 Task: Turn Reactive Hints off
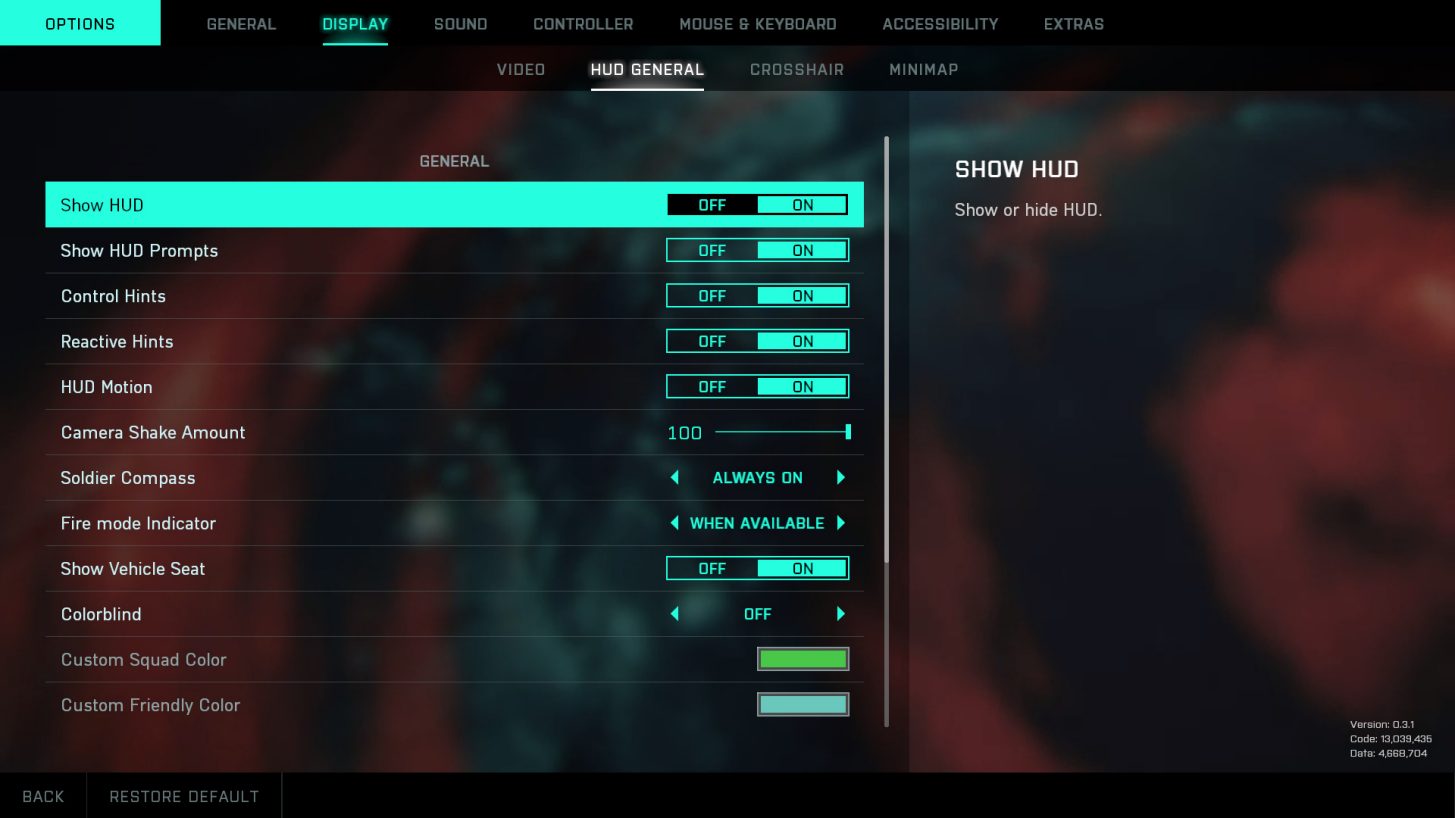click(711, 341)
